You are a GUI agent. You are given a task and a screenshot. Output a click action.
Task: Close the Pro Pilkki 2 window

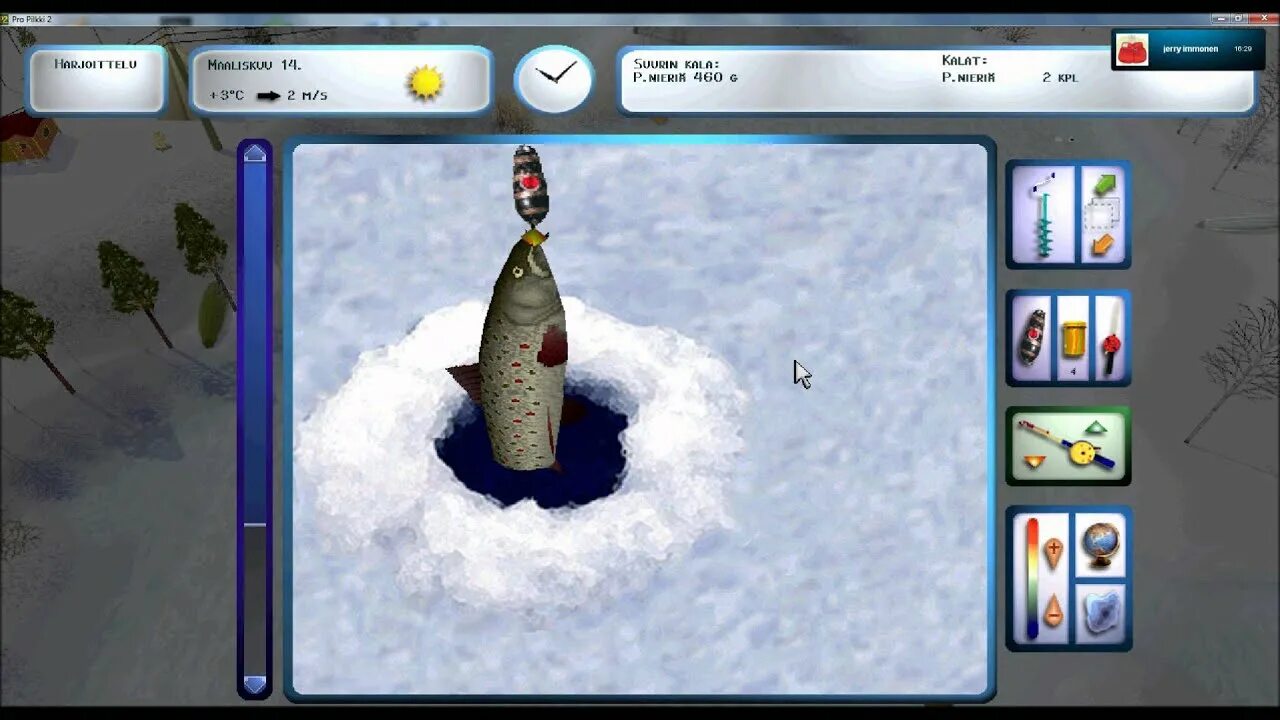[x=1263, y=18]
